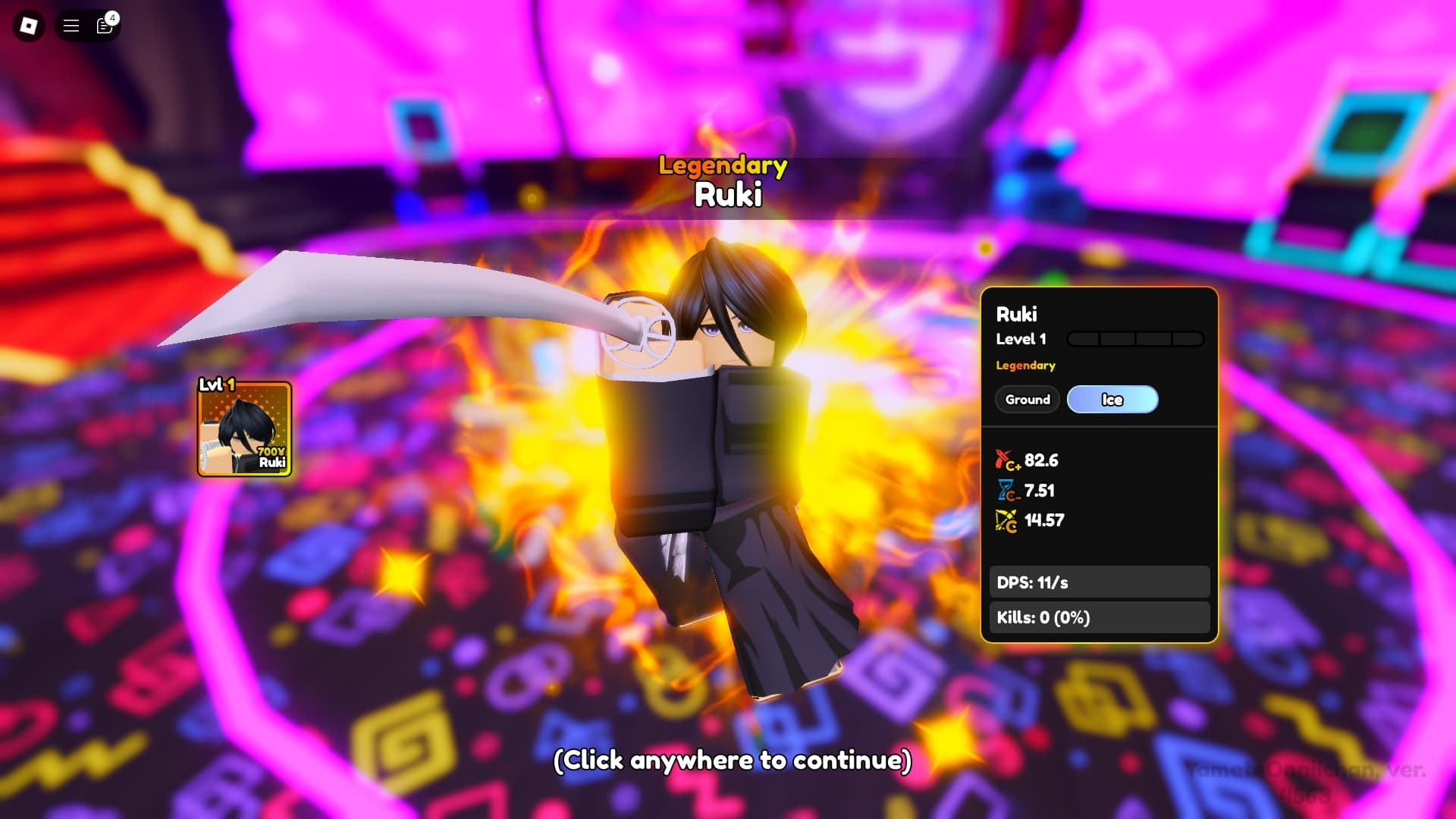Screen dimensions: 1456x819
Task: Open the notifications icon with badge 4
Action: (x=105, y=26)
